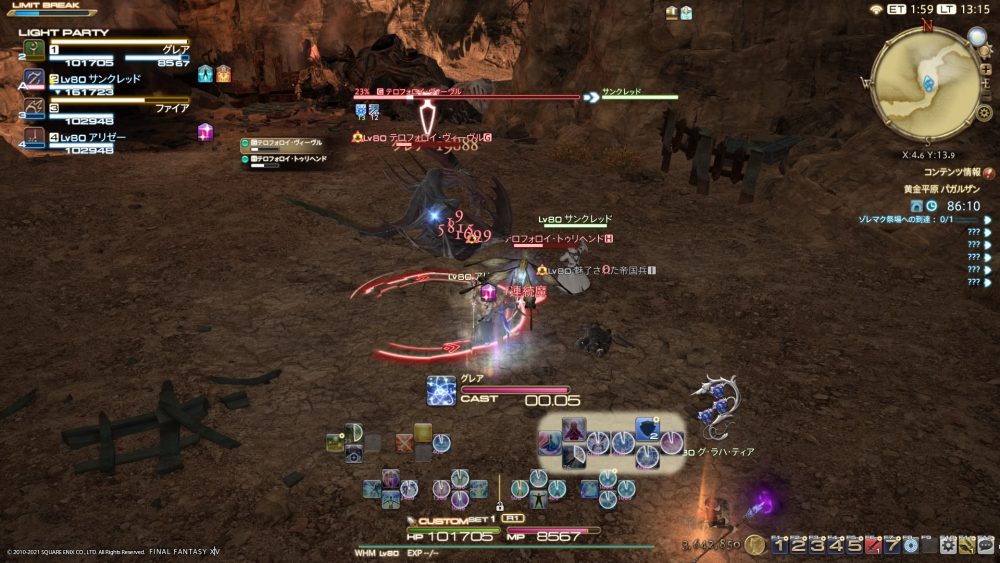The height and width of the screenshot is (563, 1000).
Task: Open the chat speech bubble icon
Action: click(x=985, y=546)
